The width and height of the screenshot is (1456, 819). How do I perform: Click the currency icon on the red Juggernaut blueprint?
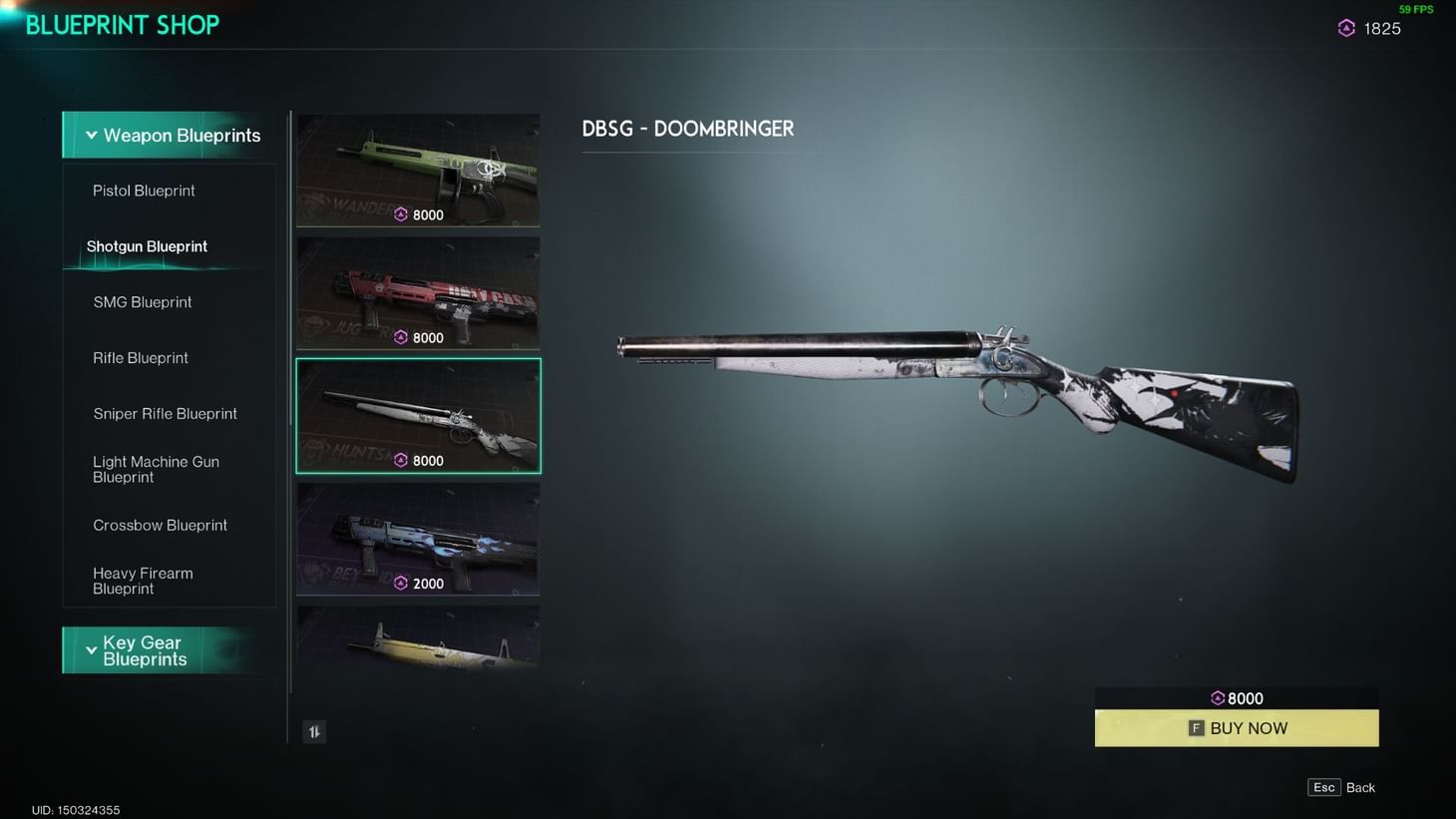403,337
